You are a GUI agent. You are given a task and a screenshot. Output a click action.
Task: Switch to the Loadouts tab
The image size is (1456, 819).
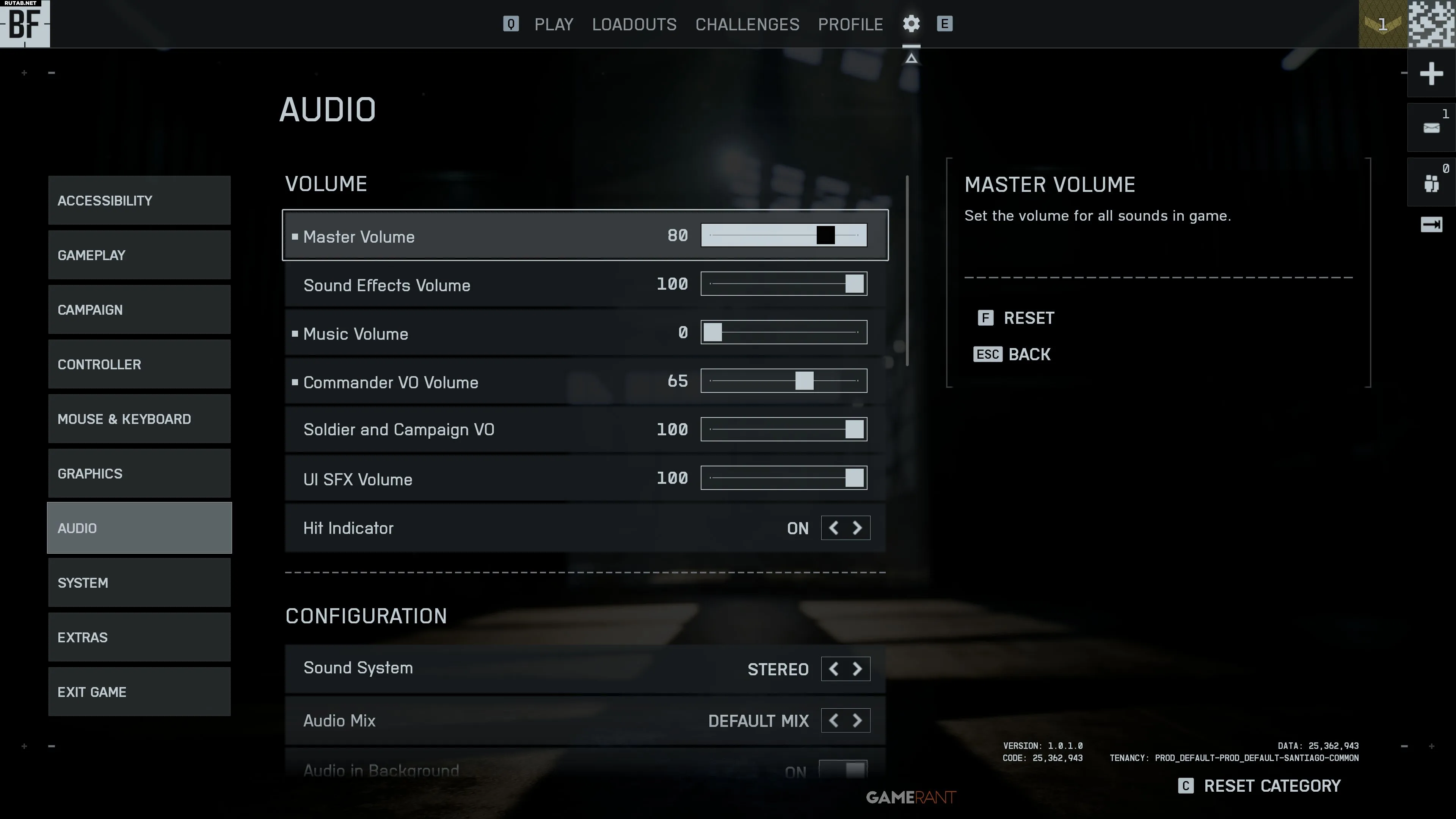634,24
